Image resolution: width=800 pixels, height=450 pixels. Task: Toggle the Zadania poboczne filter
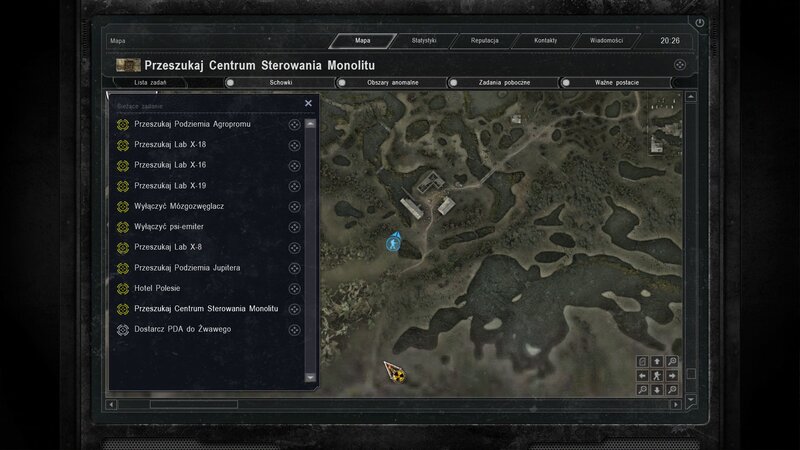pyautogui.click(x=503, y=83)
